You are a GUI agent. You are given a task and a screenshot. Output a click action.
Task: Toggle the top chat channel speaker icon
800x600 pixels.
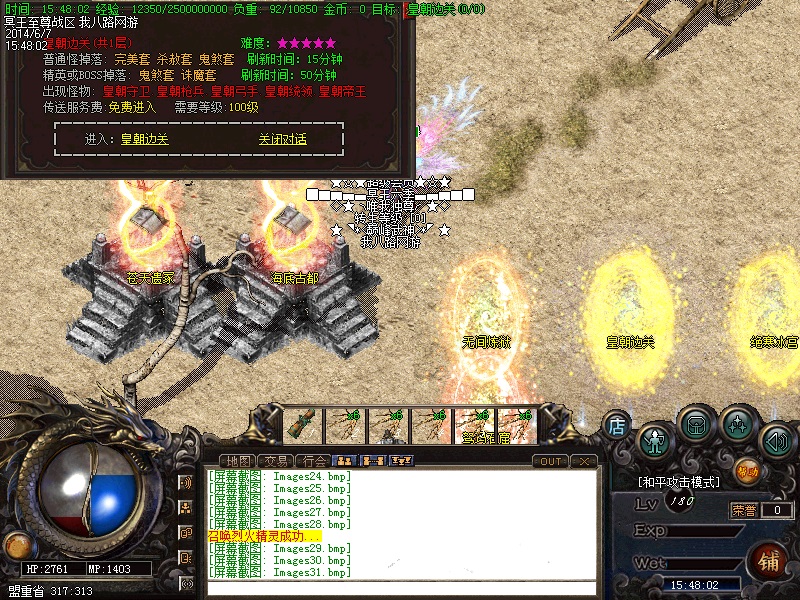coord(186,483)
